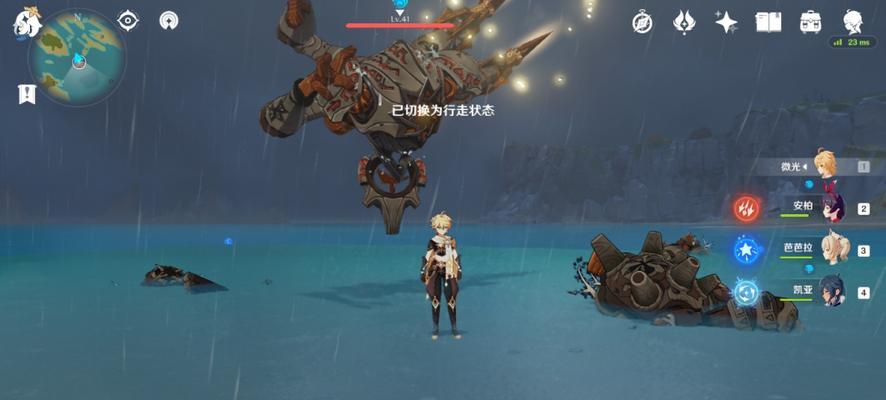Activate 凯亚's icy swirl burst icon

[x=747, y=291]
